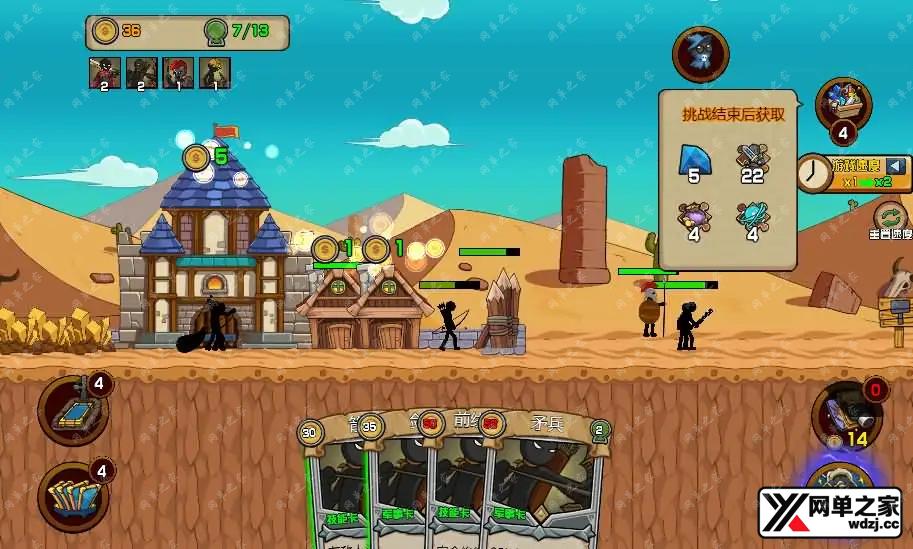913x549 pixels.
Task: Select the red-haired enemy portrait
Action: [178, 71]
